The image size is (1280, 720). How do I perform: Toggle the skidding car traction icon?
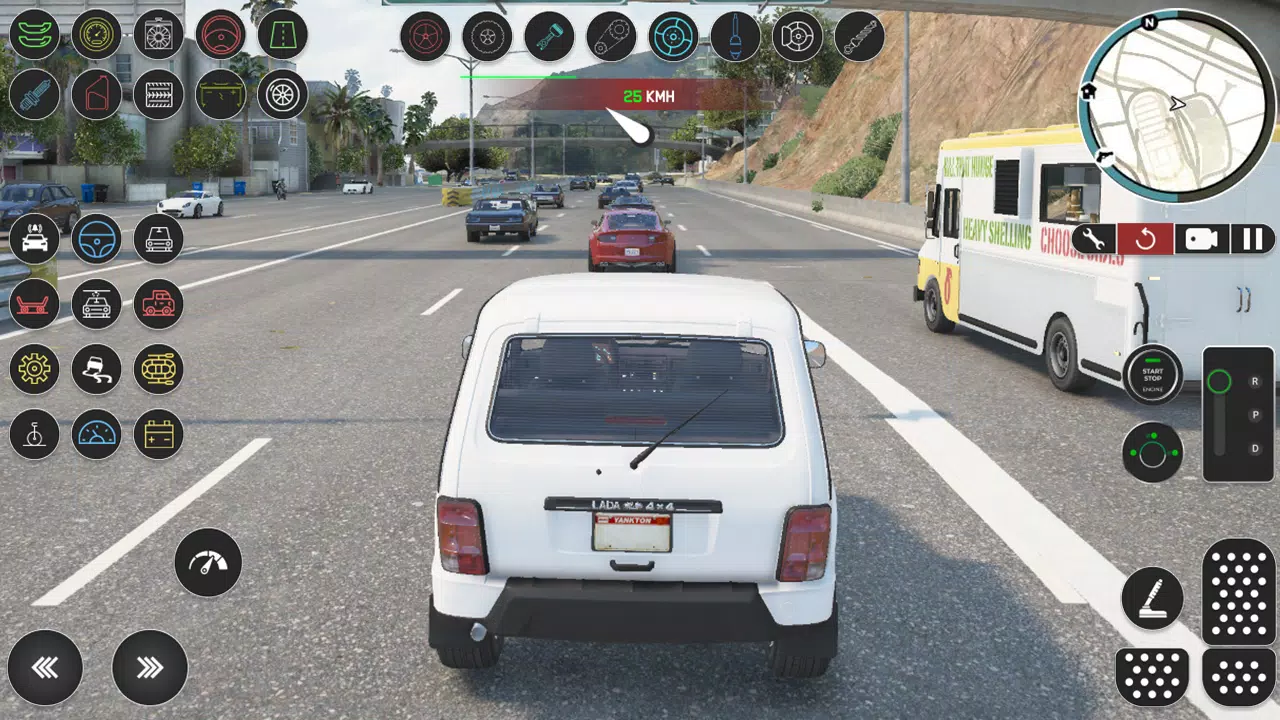click(97, 369)
